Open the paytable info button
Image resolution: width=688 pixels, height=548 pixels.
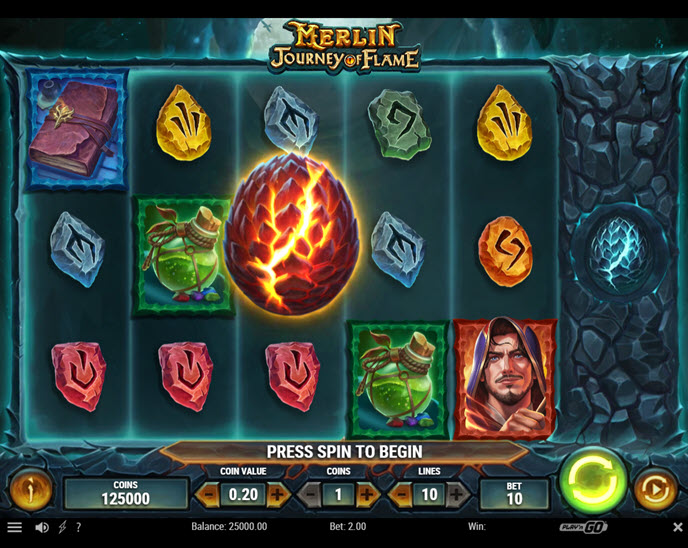[30, 491]
